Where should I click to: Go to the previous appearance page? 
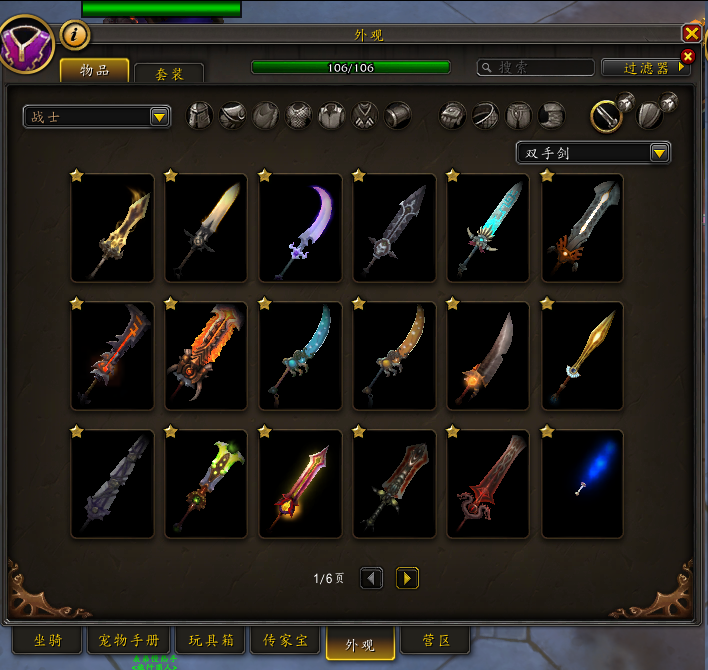[x=371, y=578]
